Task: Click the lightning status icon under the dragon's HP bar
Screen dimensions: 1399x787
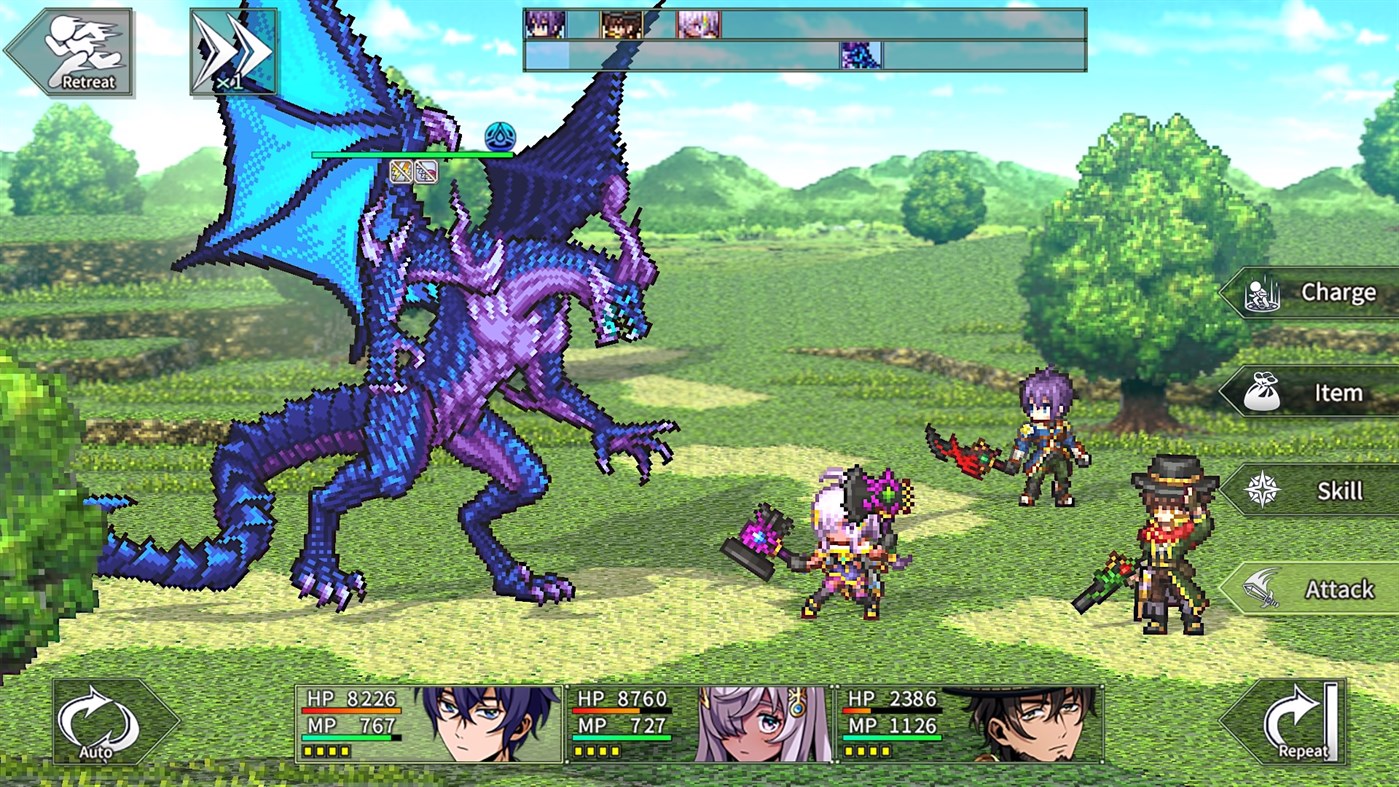Action: tap(402, 172)
